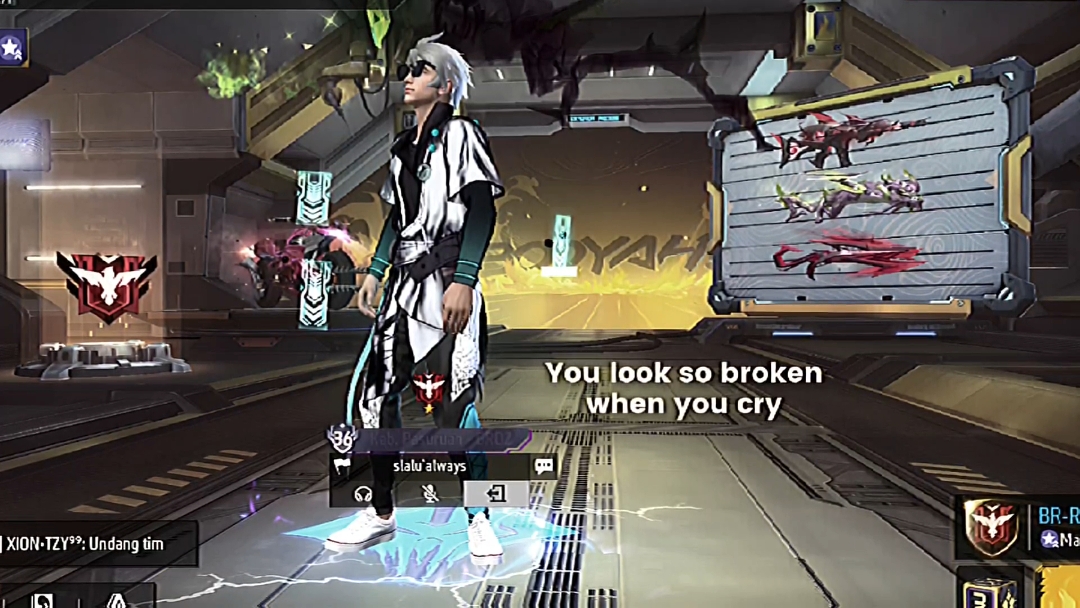Toggle the muted microphone icon
This screenshot has height=608, width=1080.
[430, 493]
